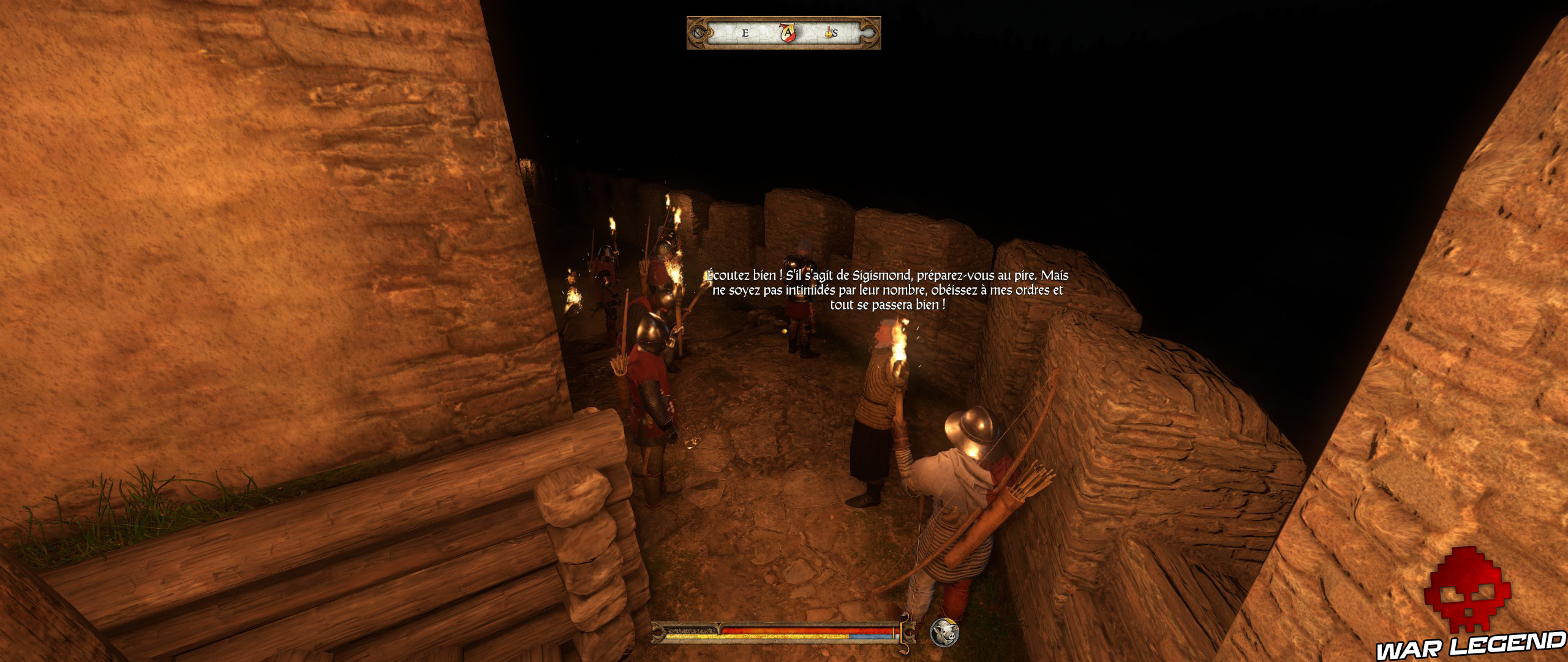
Task: Click the S marker on the compass bar
Action: coord(835,33)
